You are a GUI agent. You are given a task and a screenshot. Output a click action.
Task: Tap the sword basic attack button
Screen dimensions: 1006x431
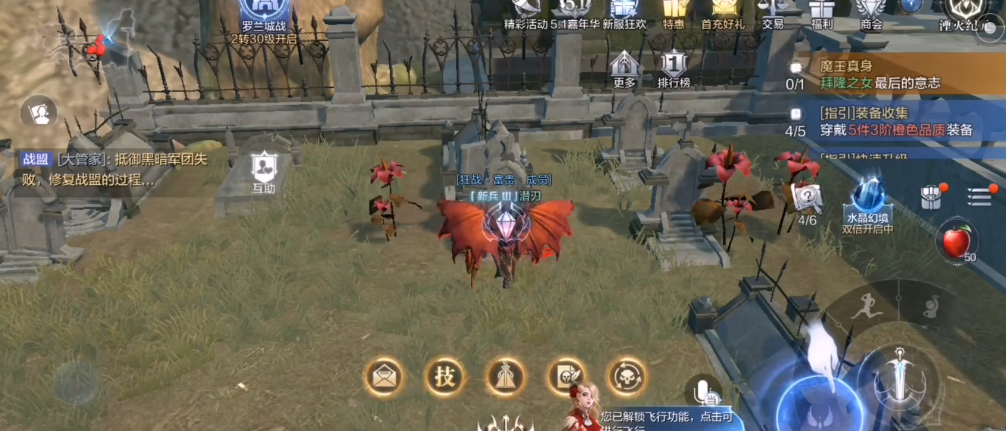click(903, 377)
